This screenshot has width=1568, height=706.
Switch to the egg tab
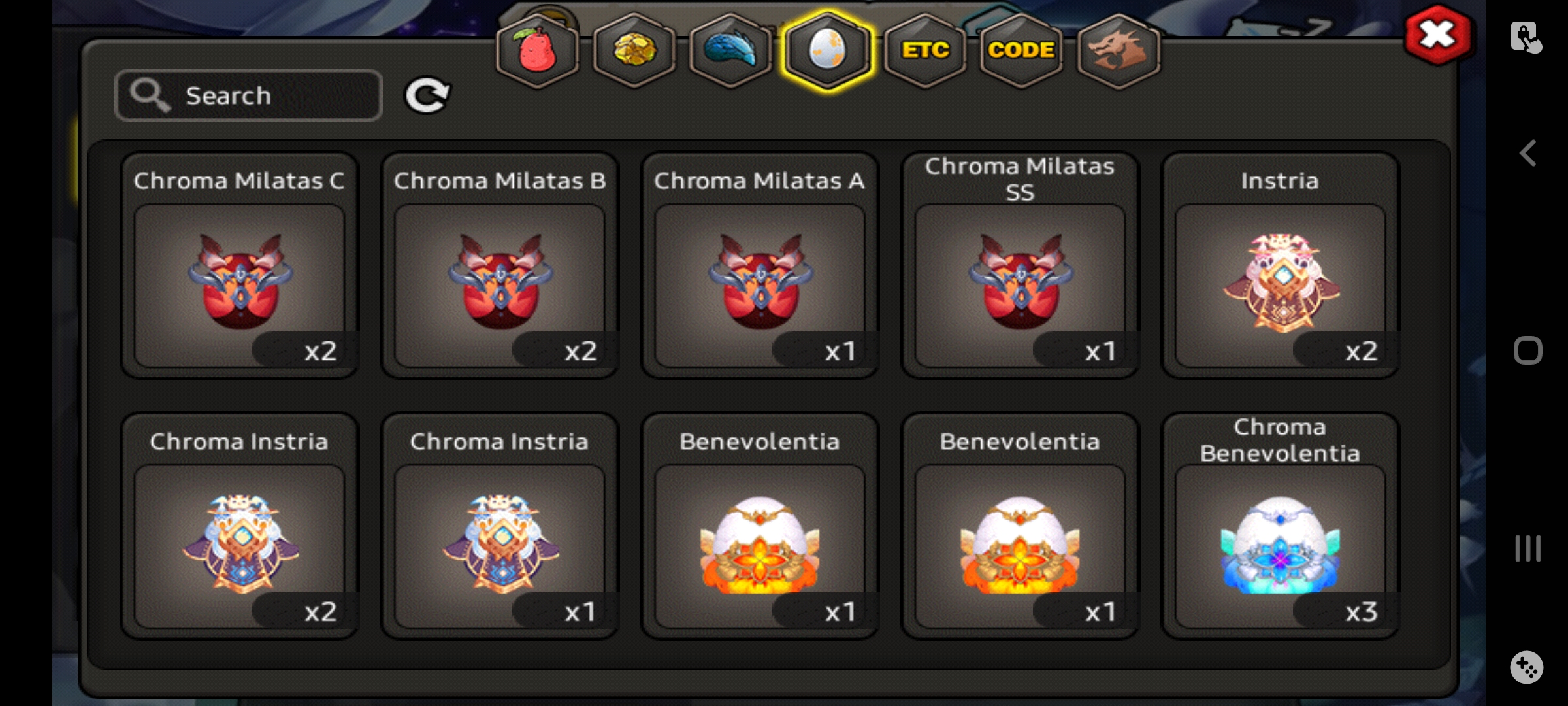click(x=827, y=50)
